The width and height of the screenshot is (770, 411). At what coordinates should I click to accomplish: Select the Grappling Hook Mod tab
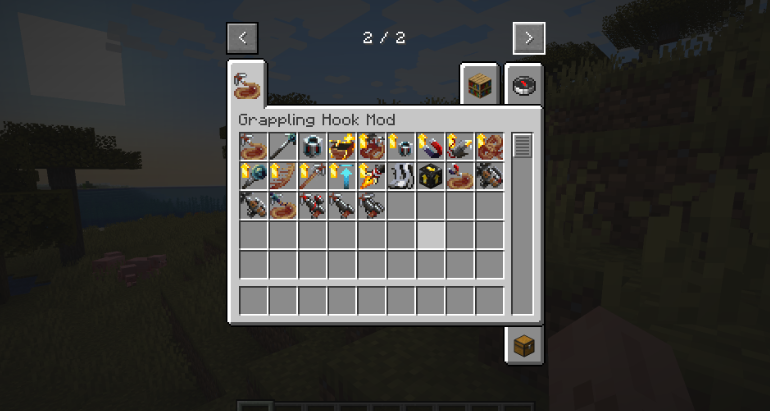pyautogui.click(x=247, y=84)
